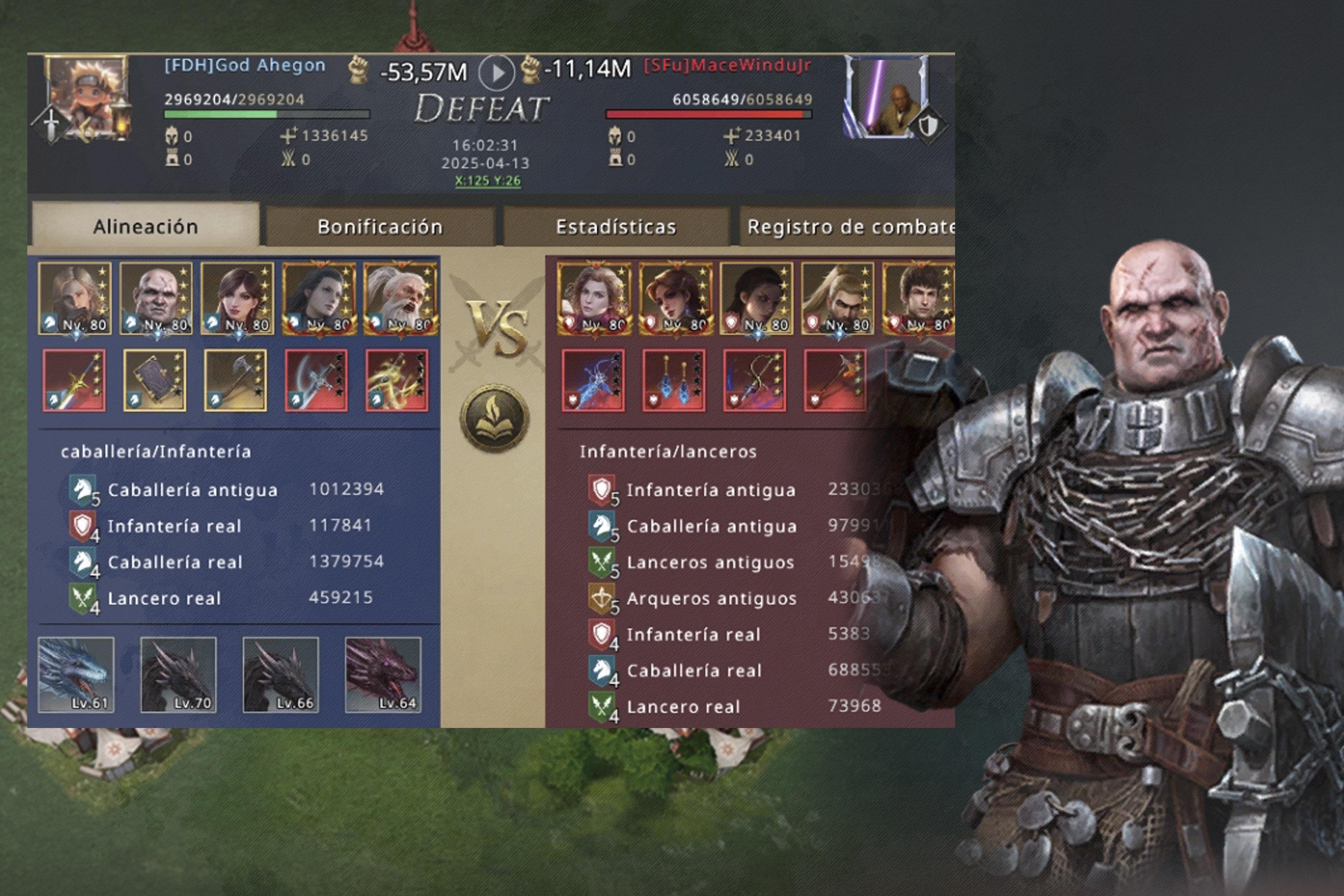
Task: Inspect the blue level 61 dragon
Action: coord(76,674)
